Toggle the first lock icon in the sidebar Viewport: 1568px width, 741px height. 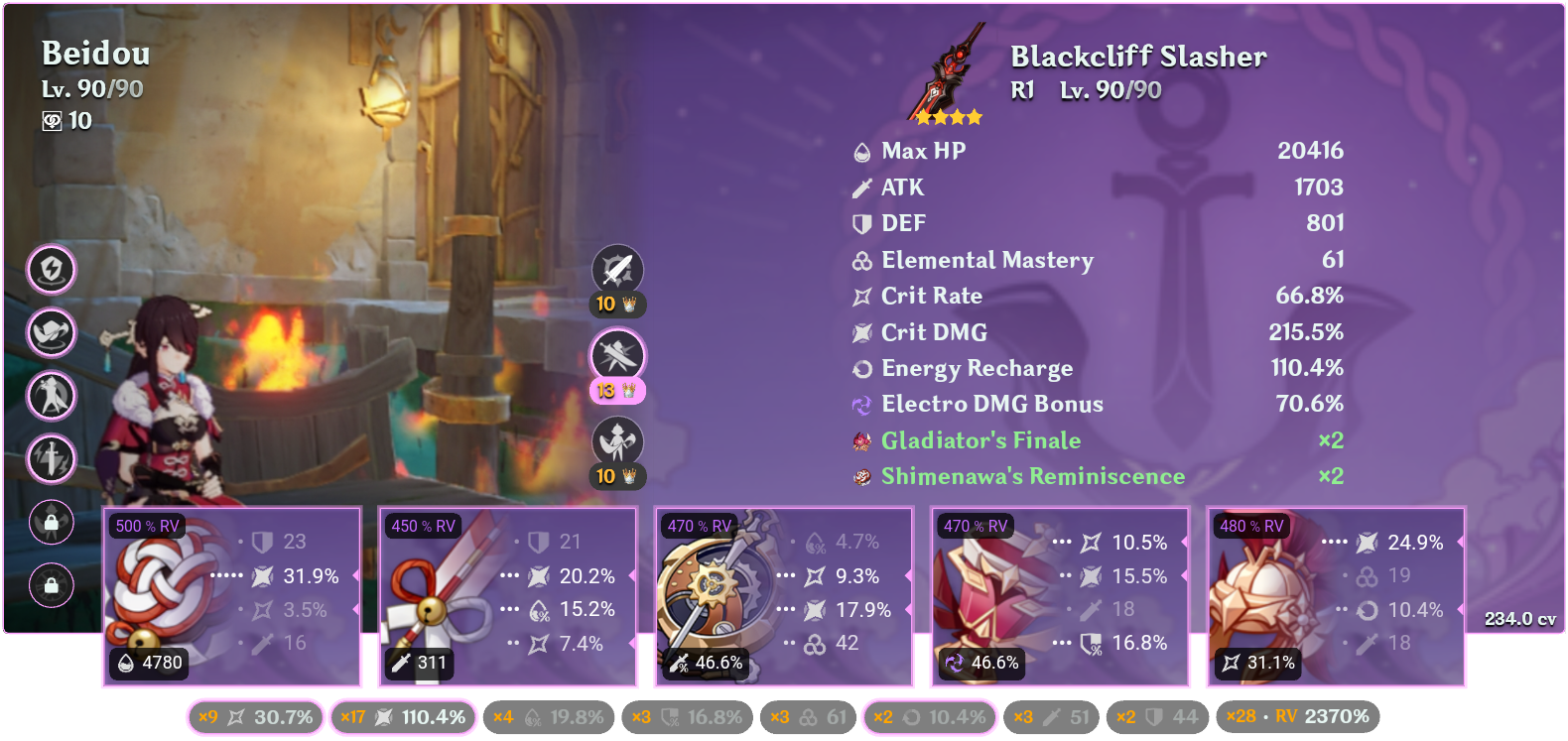click(x=51, y=522)
